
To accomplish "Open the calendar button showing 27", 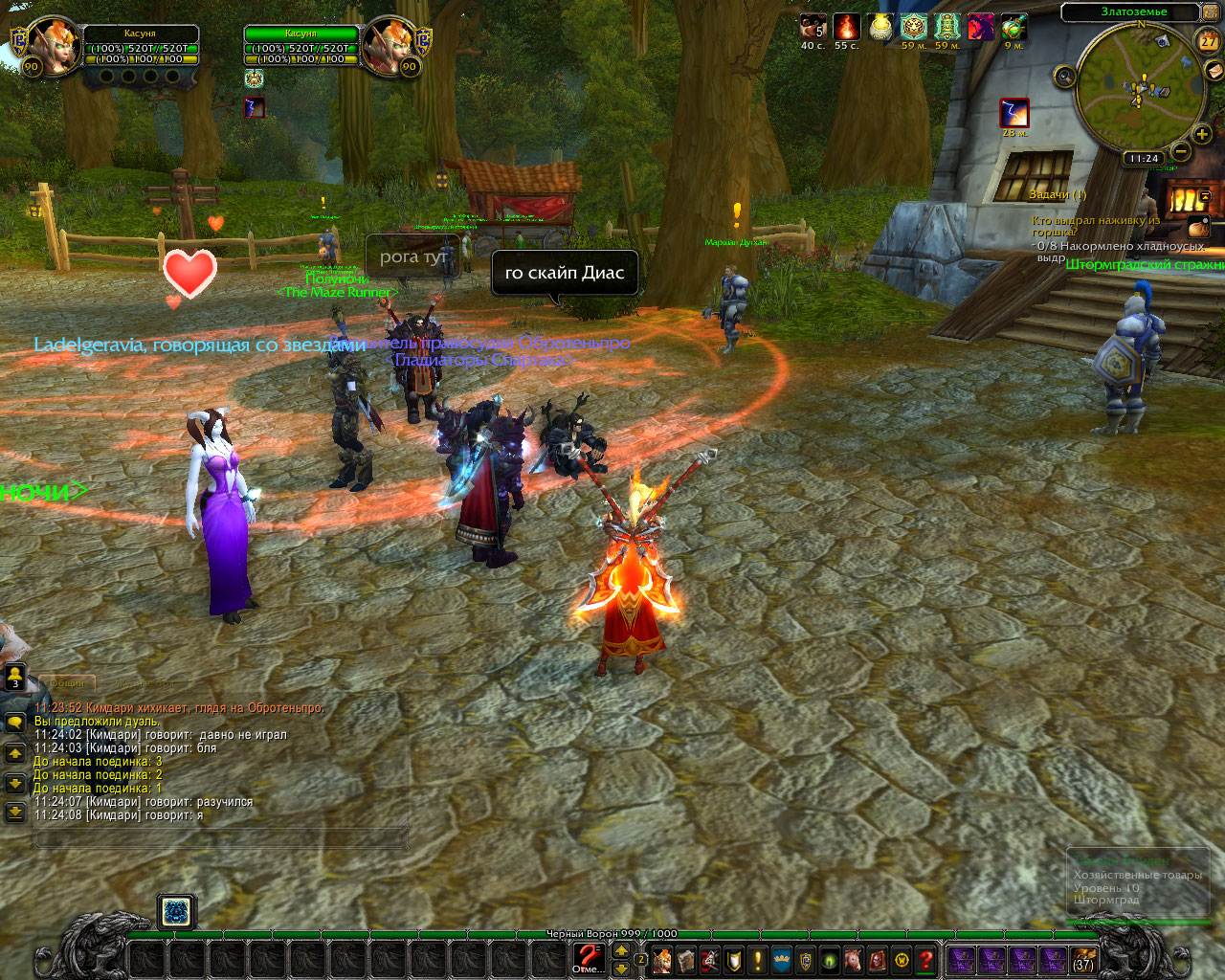I will [x=1209, y=40].
